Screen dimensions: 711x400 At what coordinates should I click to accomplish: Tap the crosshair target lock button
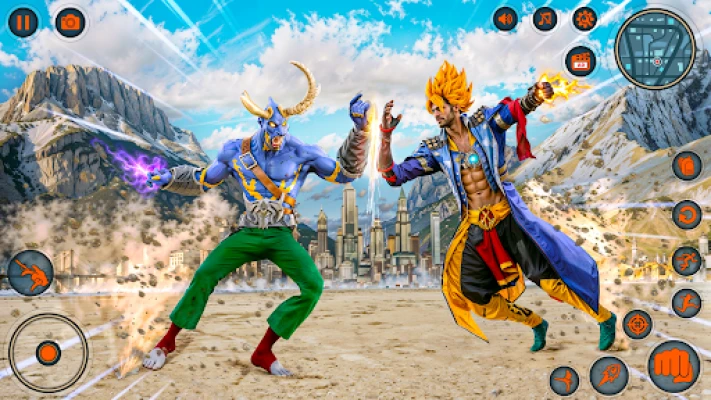637,324
